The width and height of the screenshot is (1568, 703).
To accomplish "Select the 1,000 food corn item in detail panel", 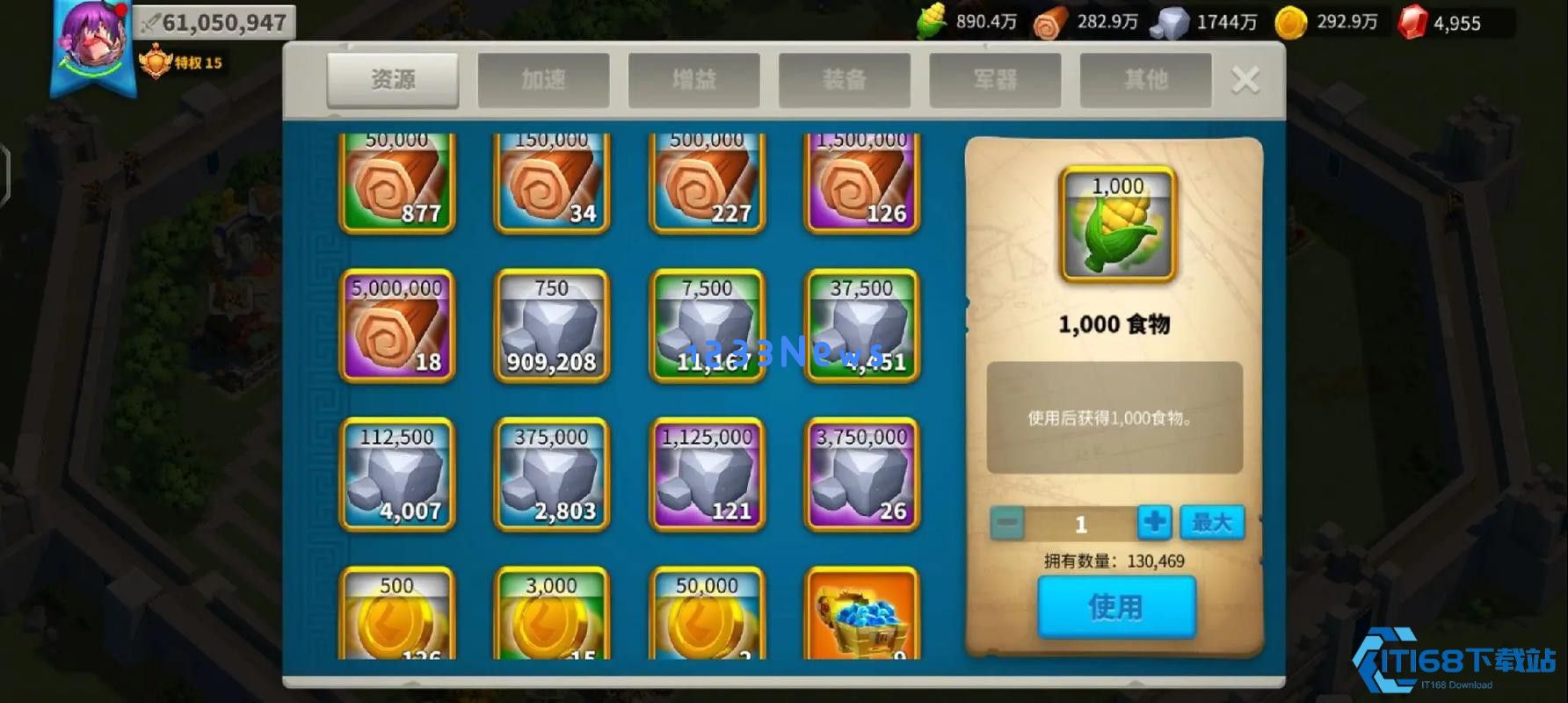I will pyautogui.click(x=1114, y=221).
